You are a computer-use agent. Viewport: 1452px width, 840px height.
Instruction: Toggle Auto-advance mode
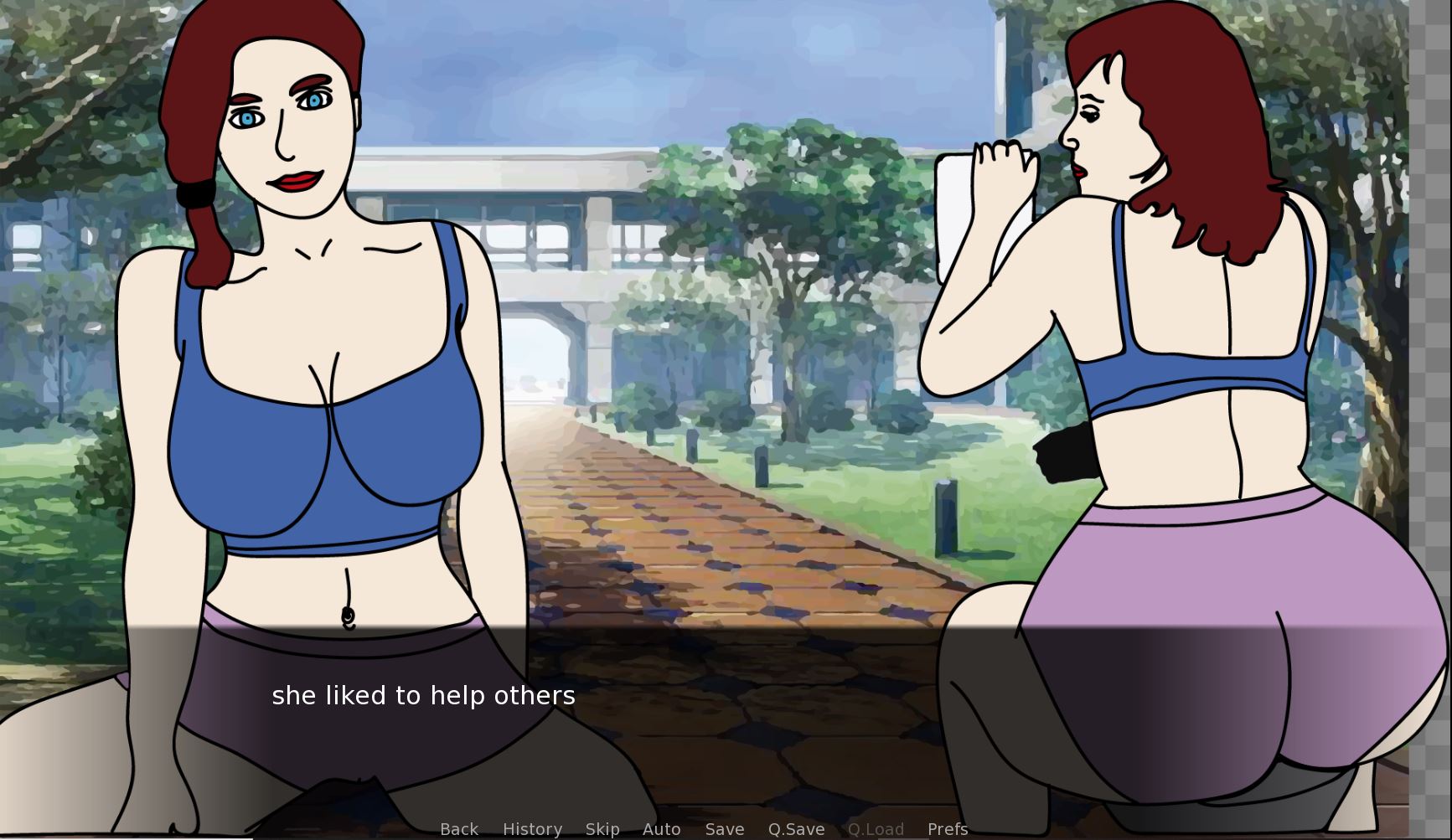(x=661, y=828)
